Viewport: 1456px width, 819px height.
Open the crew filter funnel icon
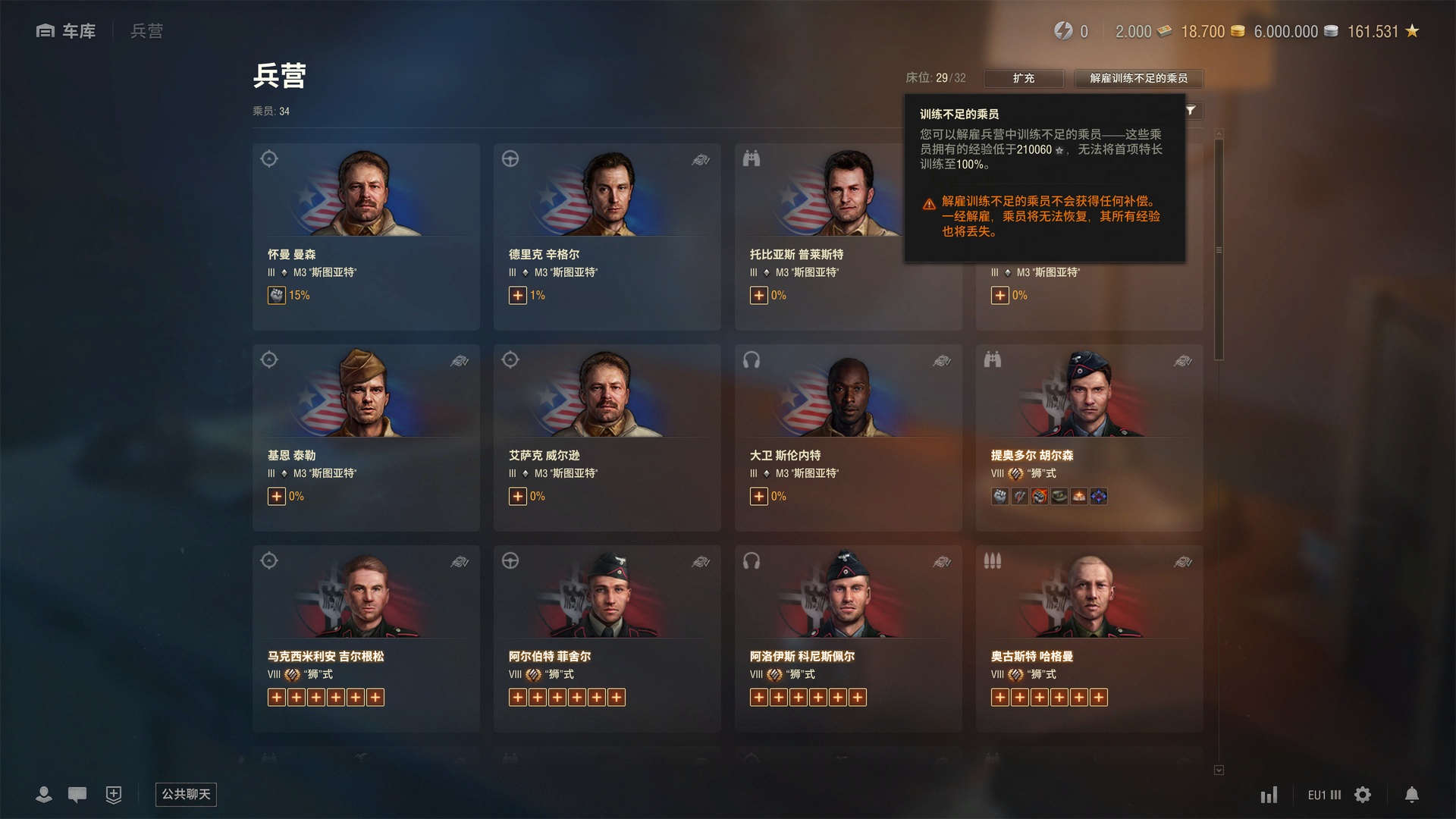(x=1191, y=111)
